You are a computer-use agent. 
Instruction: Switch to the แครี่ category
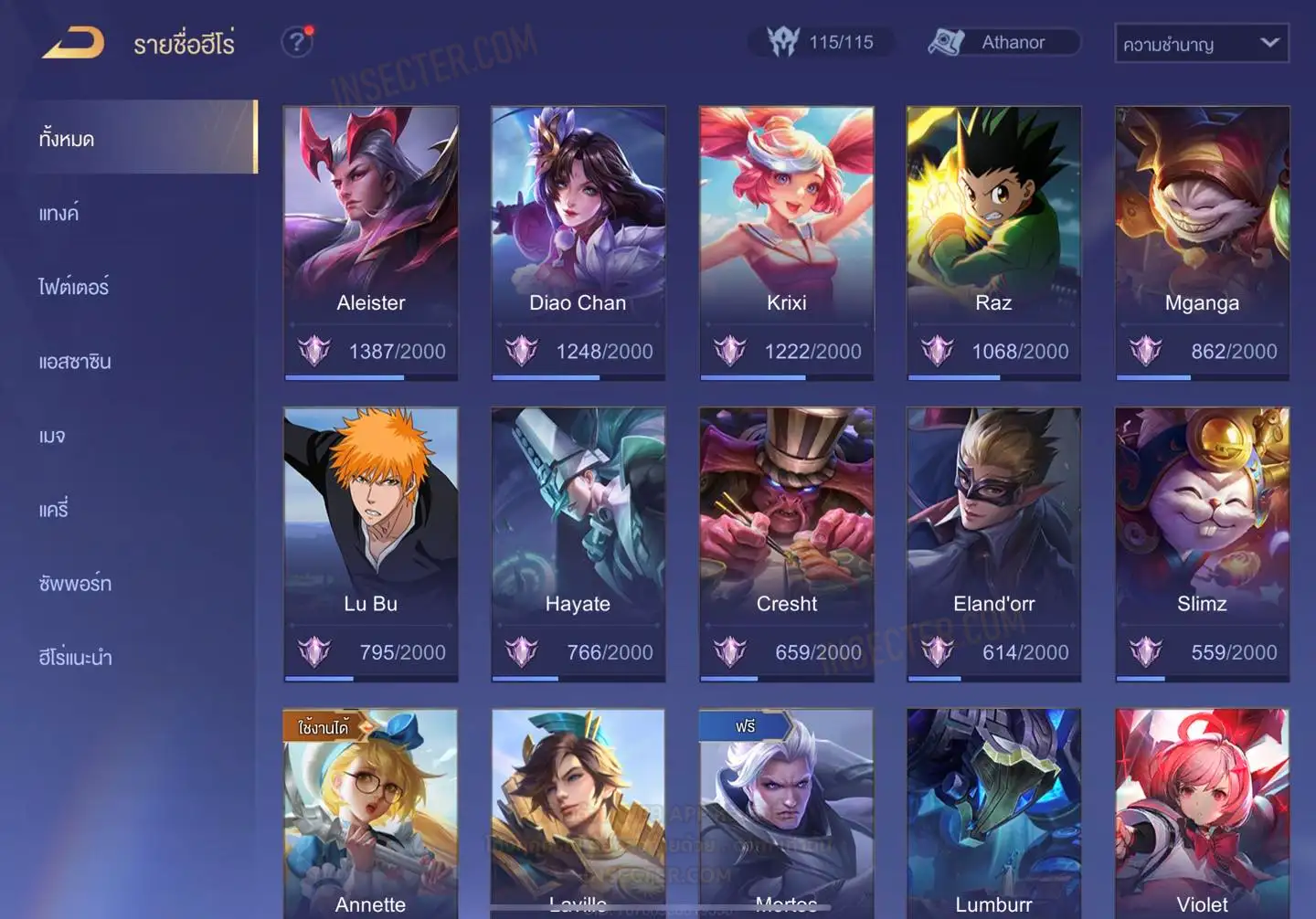[54, 510]
